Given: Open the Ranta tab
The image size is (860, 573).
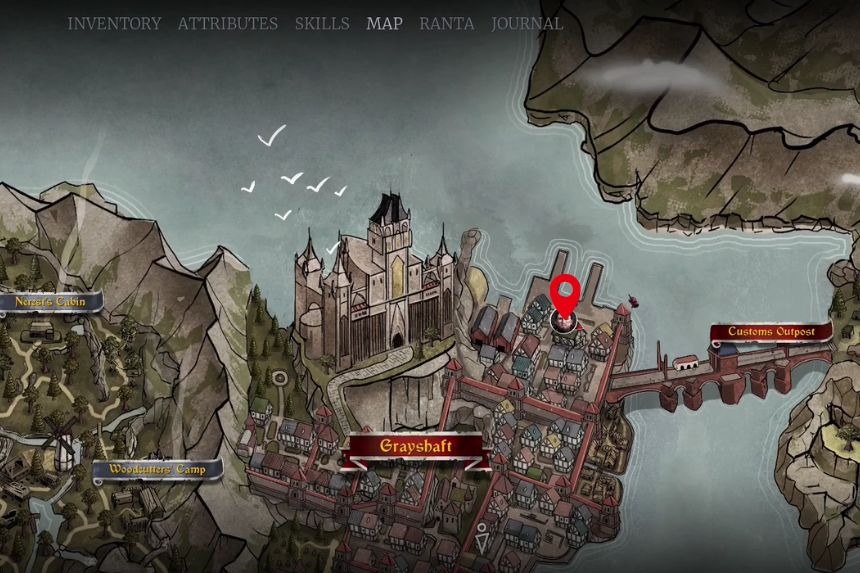Looking at the screenshot, I should 446,23.
